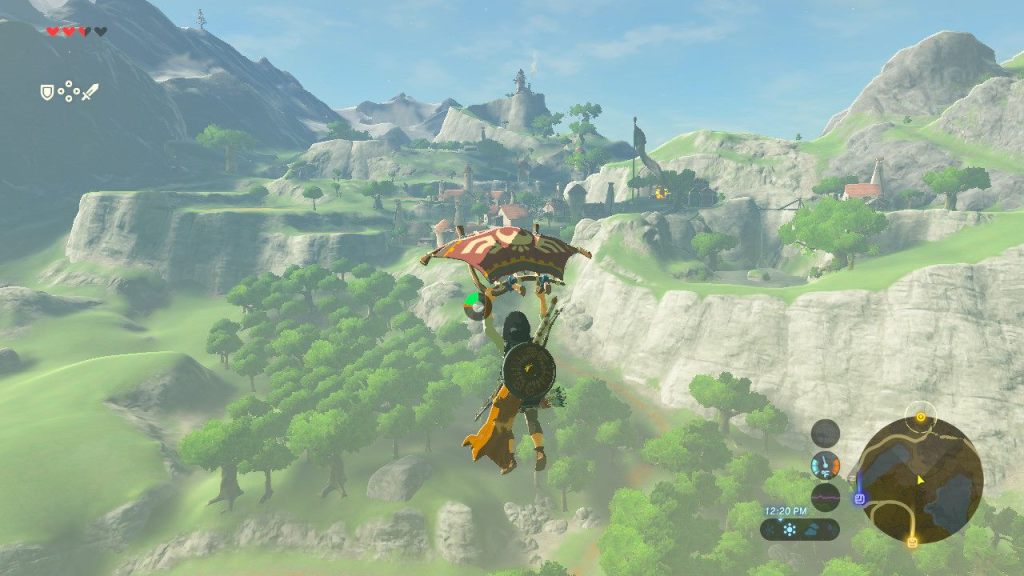Select the shield quick-select icon
The width and height of the screenshot is (1024, 576).
coord(46,92)
